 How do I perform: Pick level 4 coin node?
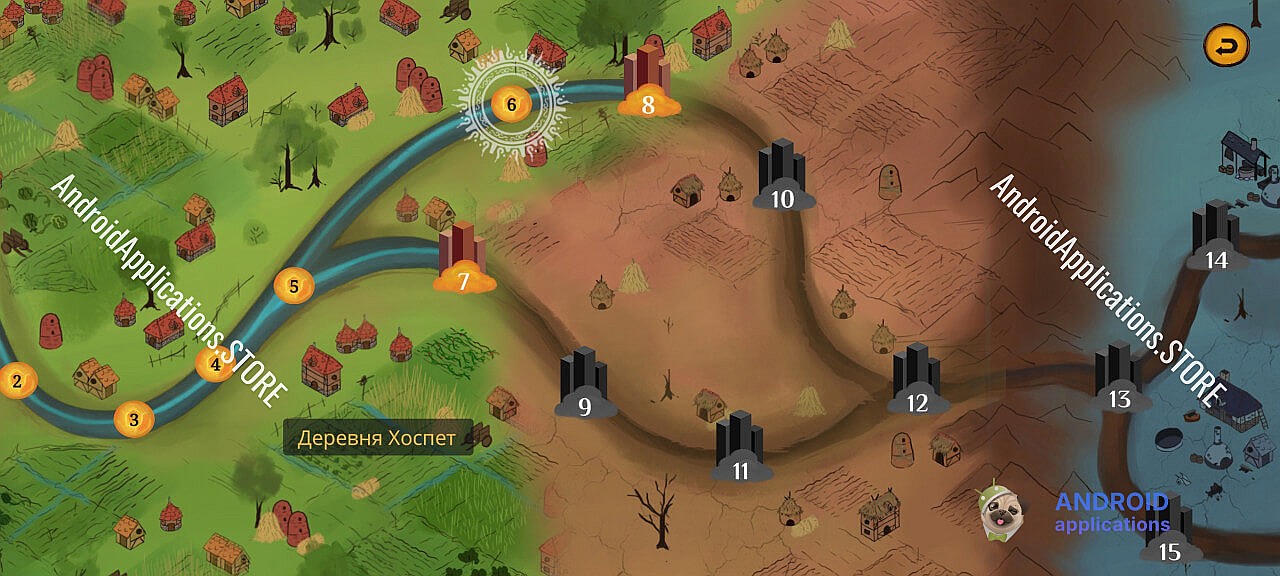click(215, 365)
